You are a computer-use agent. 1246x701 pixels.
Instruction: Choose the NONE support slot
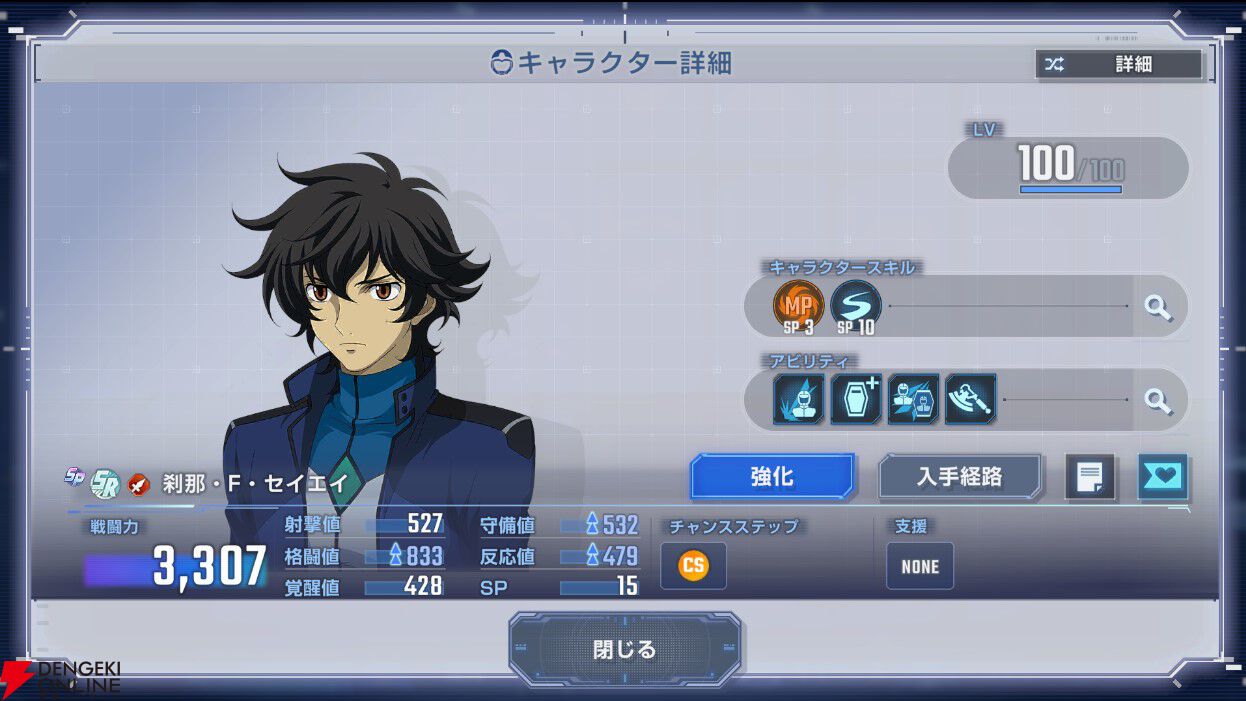click(919, 566)
